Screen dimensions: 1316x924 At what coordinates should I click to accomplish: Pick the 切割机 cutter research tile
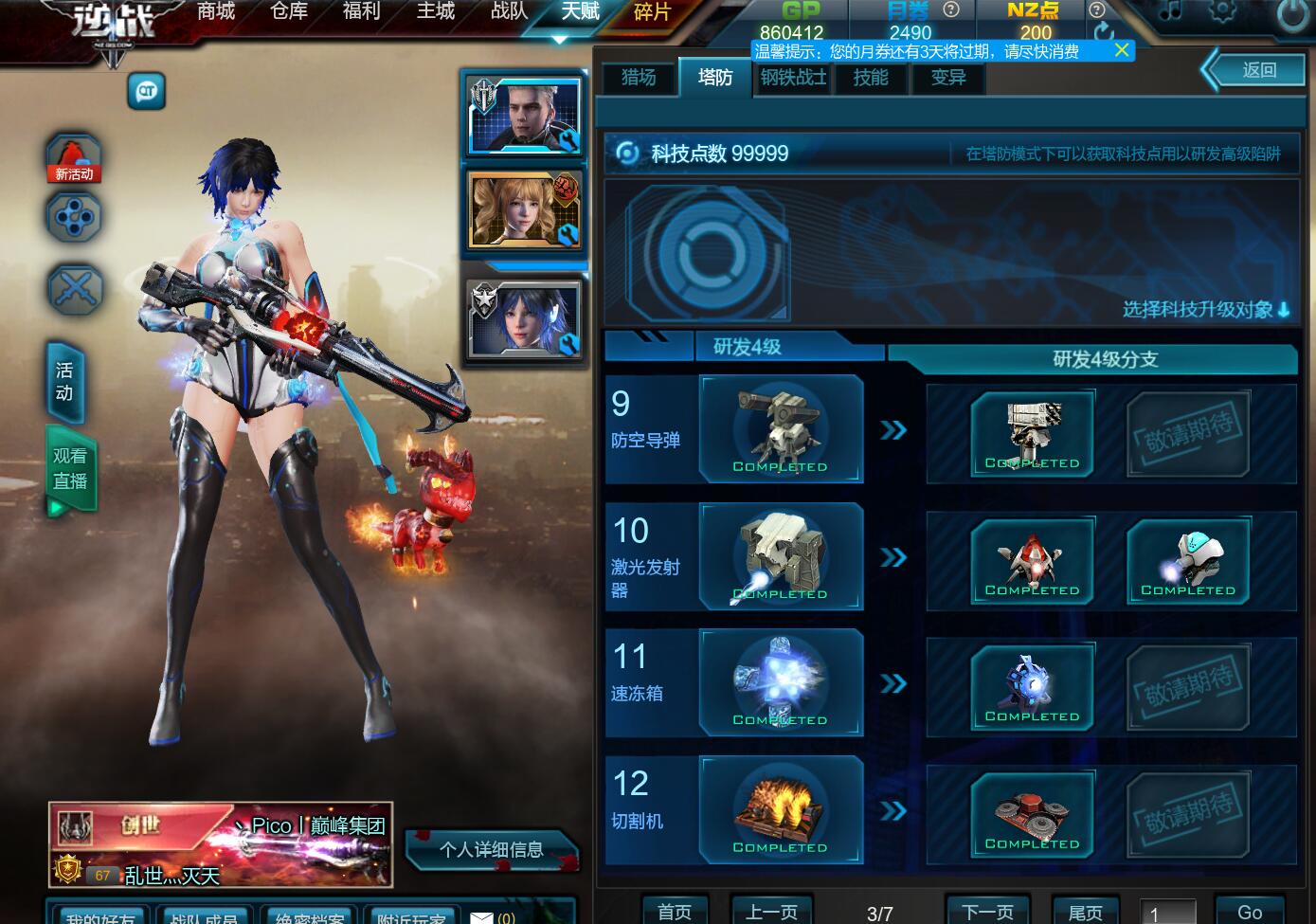click(x=781, y=810)
